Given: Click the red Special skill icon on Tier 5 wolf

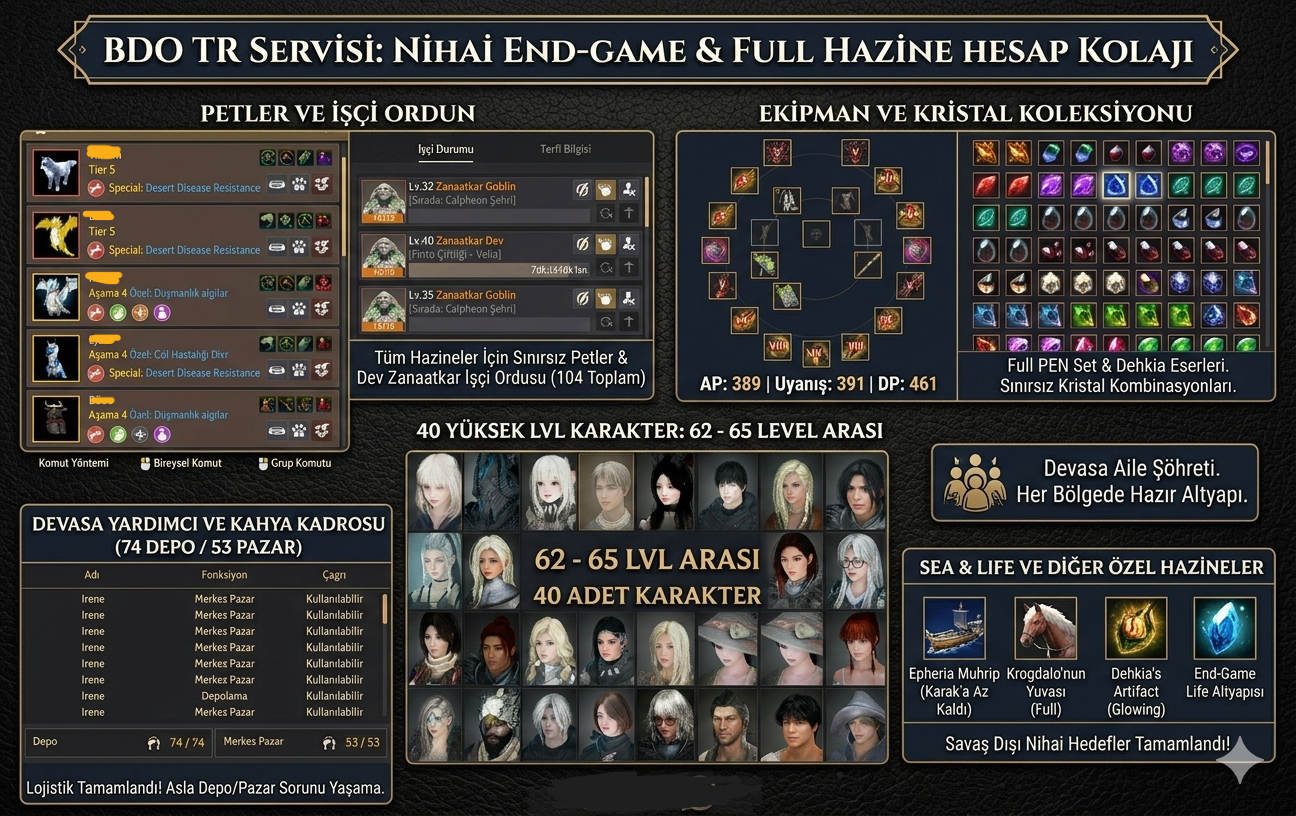Looking at the screenshot, I should coord(95,188).
